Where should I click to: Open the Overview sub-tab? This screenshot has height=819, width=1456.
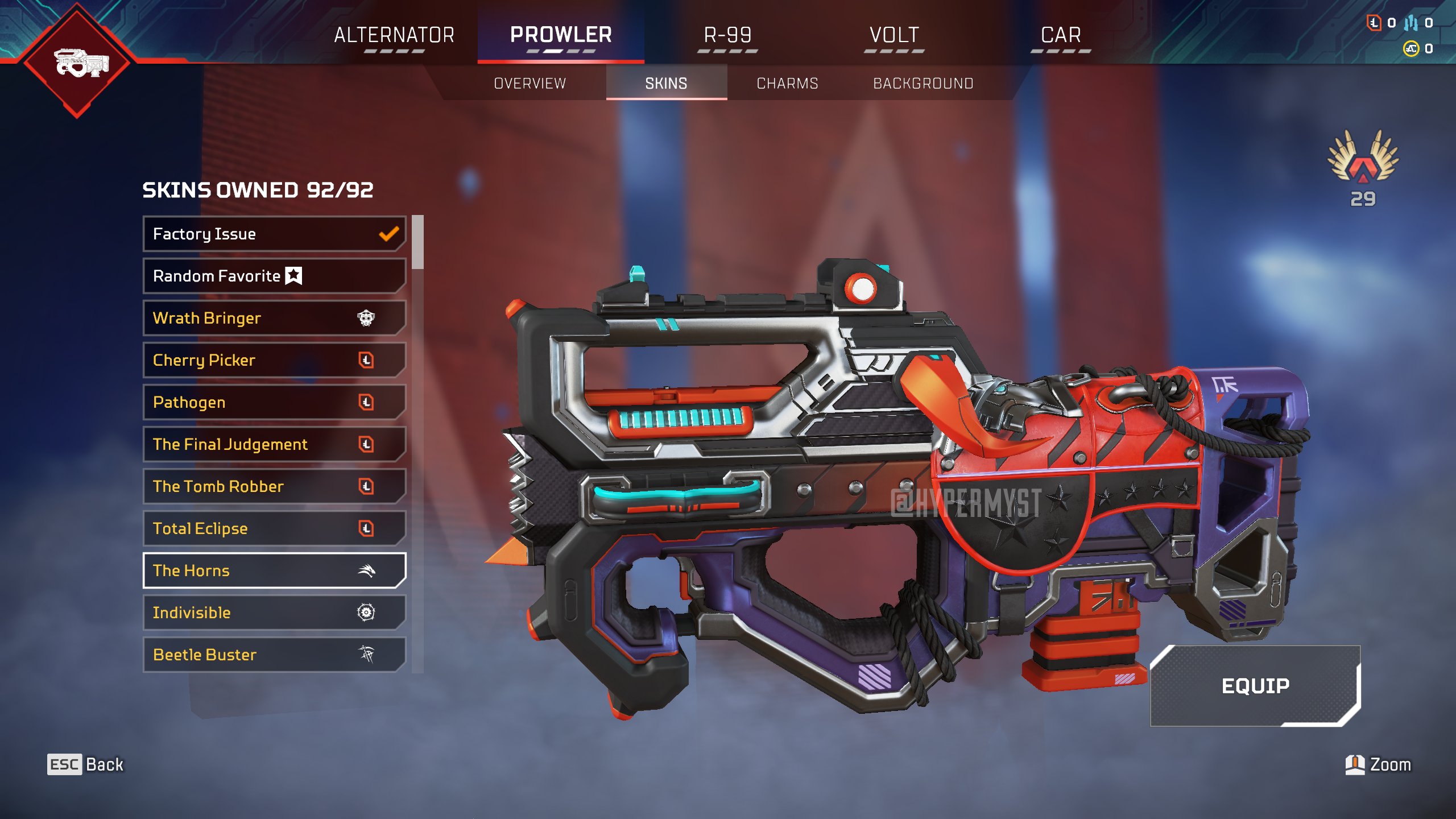530,84
